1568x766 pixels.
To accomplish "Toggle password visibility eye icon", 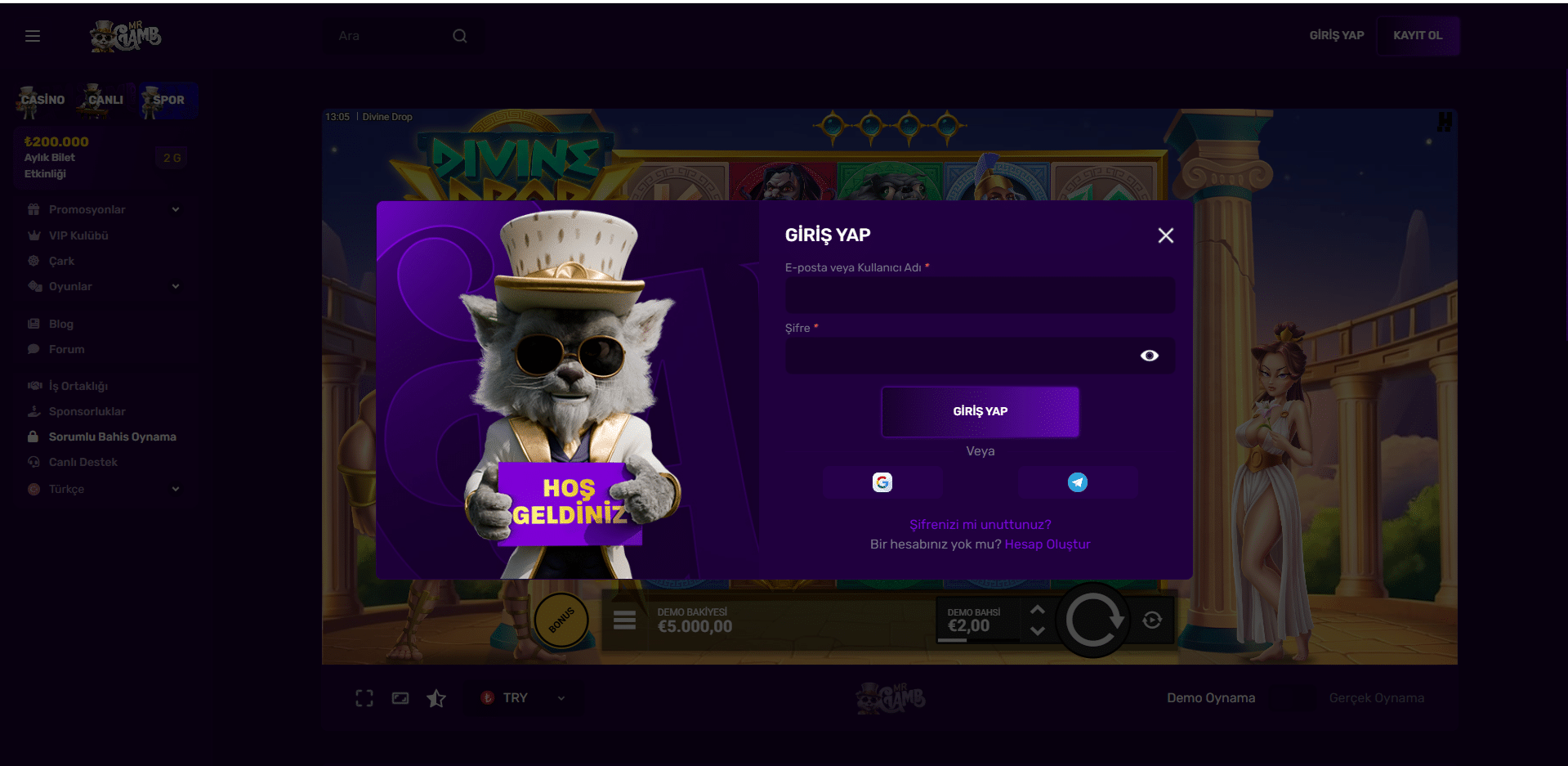I will (1149, 356).
